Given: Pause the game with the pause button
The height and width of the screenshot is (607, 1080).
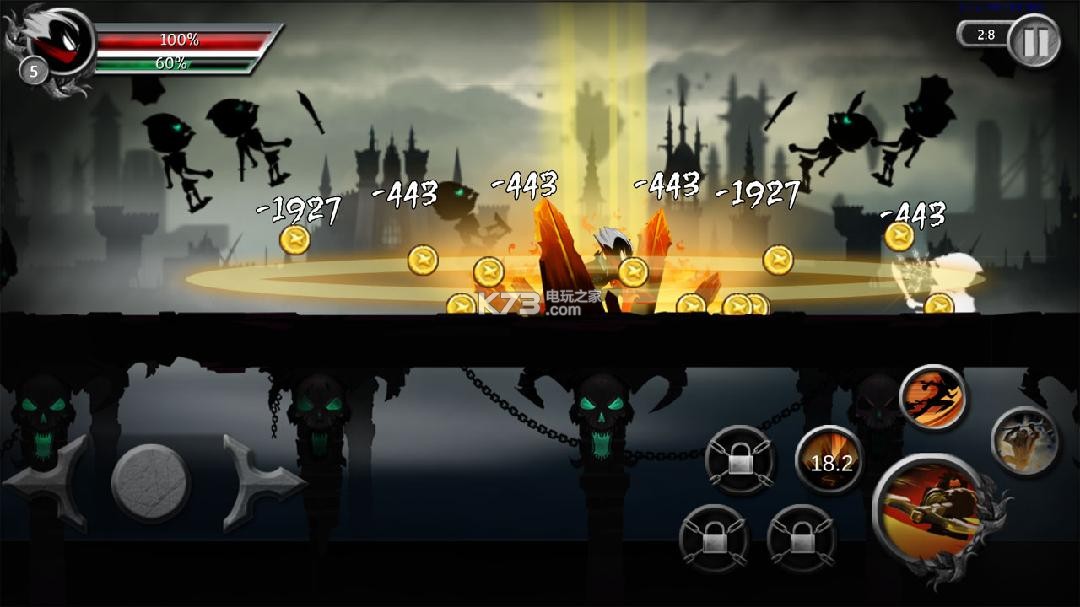Looking at the screenshot, I should tap(1033, 42).
